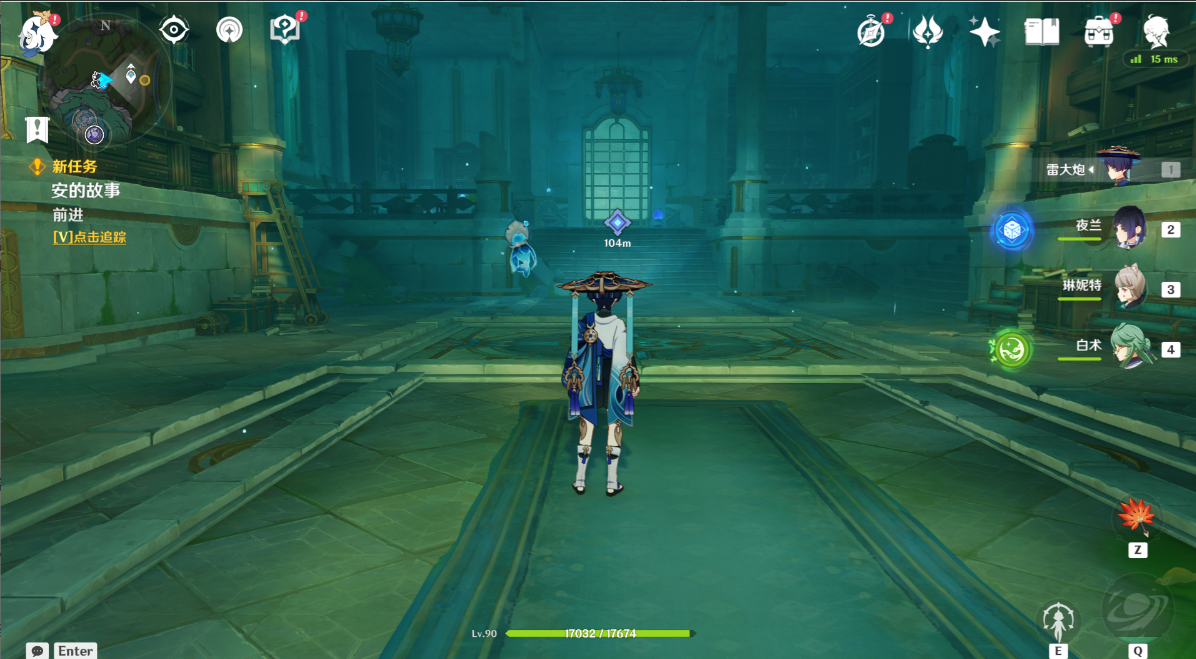This screenshot has width=1196, height=659.
Task: Use the red maple leaf gadget
Action: [1136, 517]
